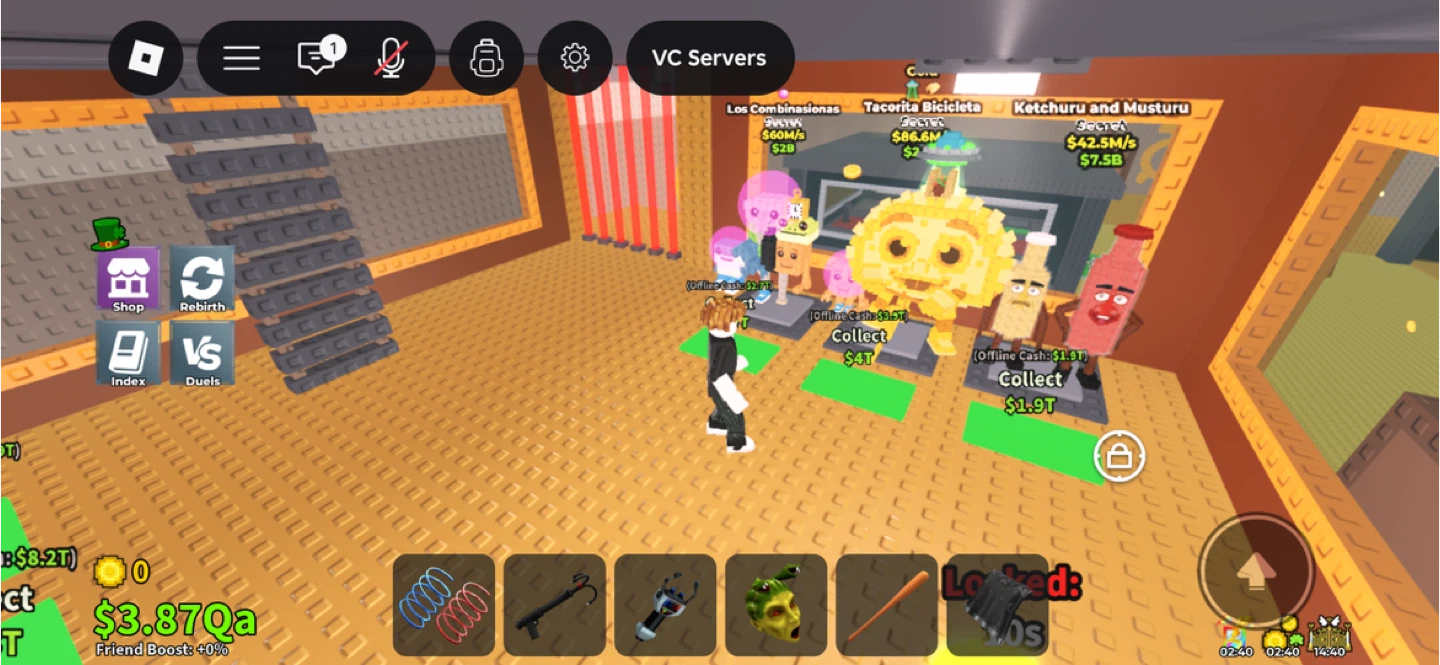The width and height of the screenshot is (1440, 665).
Task: Toggle the camera lock padlock
Action: click(x=1119, y=457)
